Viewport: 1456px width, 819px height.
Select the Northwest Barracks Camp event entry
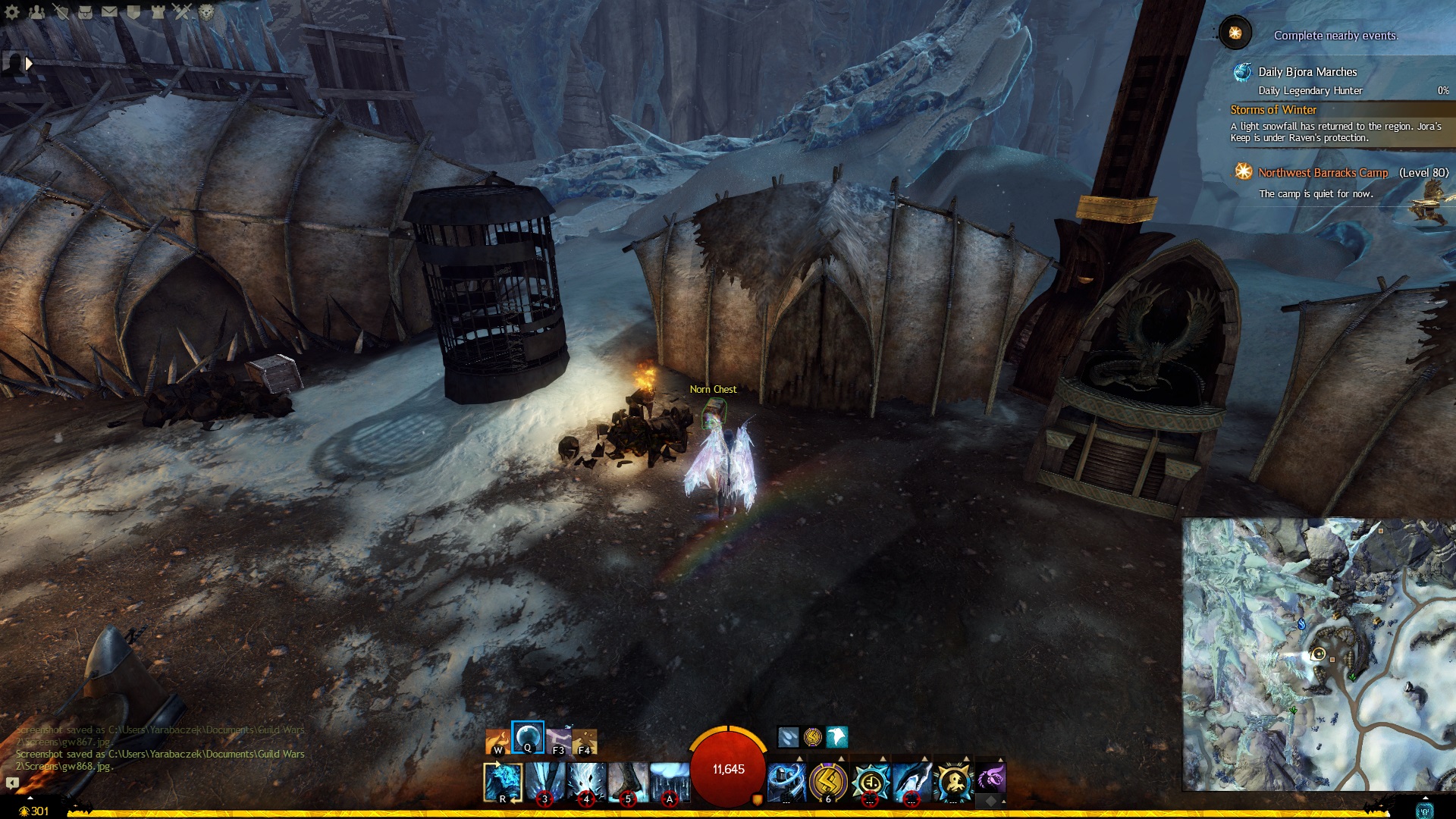point(1323,173)
